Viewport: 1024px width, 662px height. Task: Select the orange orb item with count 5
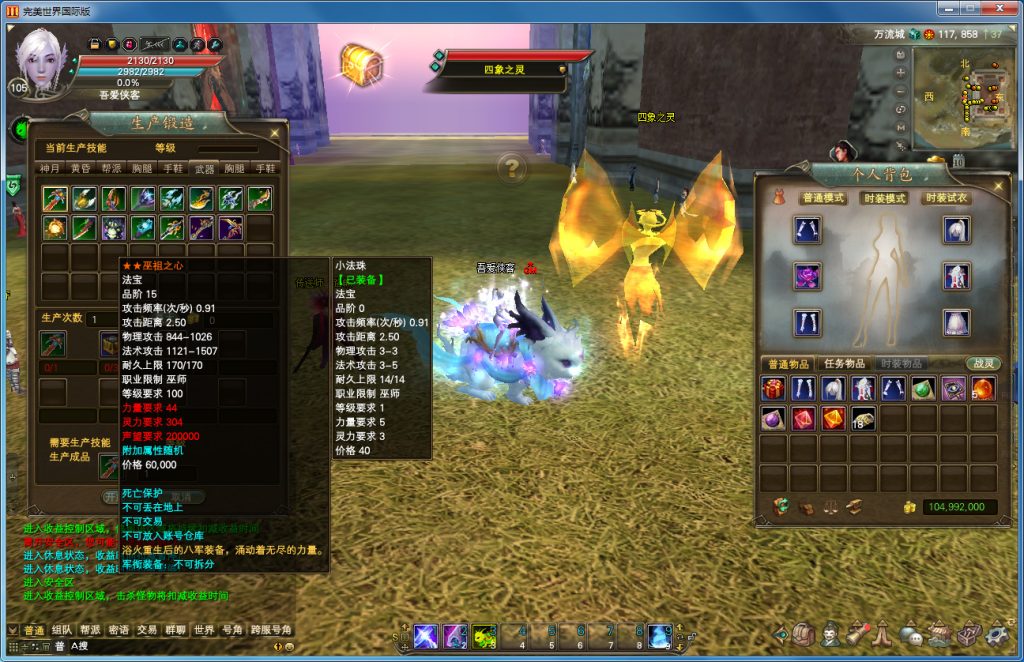983,389
